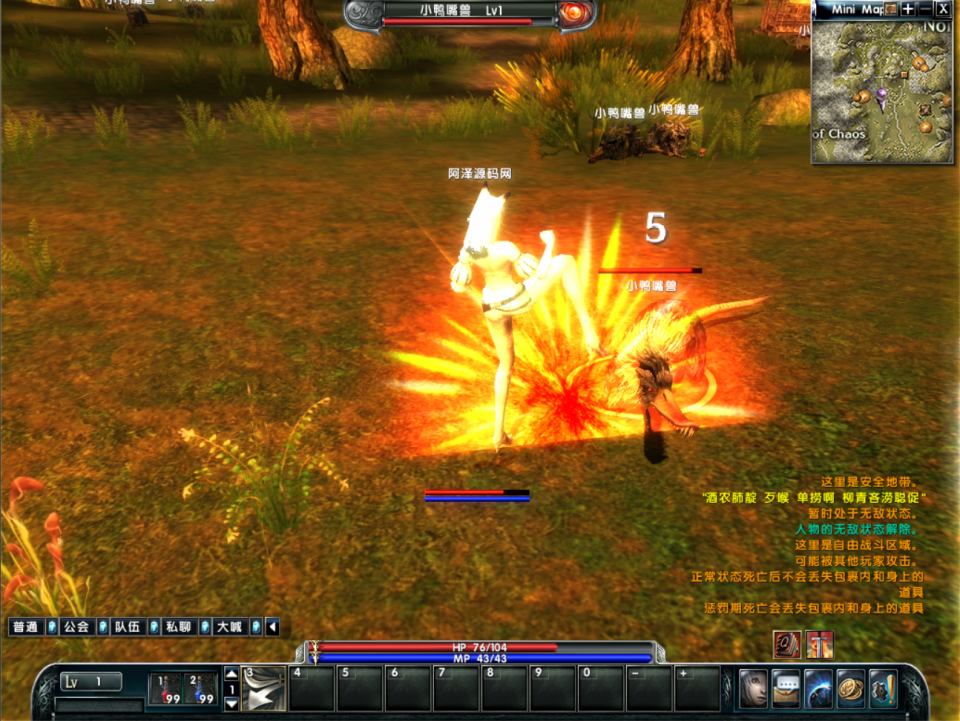This screenshot has height=721, width=960.
Task: Close the Mini Map window
Action: point(943,9)
